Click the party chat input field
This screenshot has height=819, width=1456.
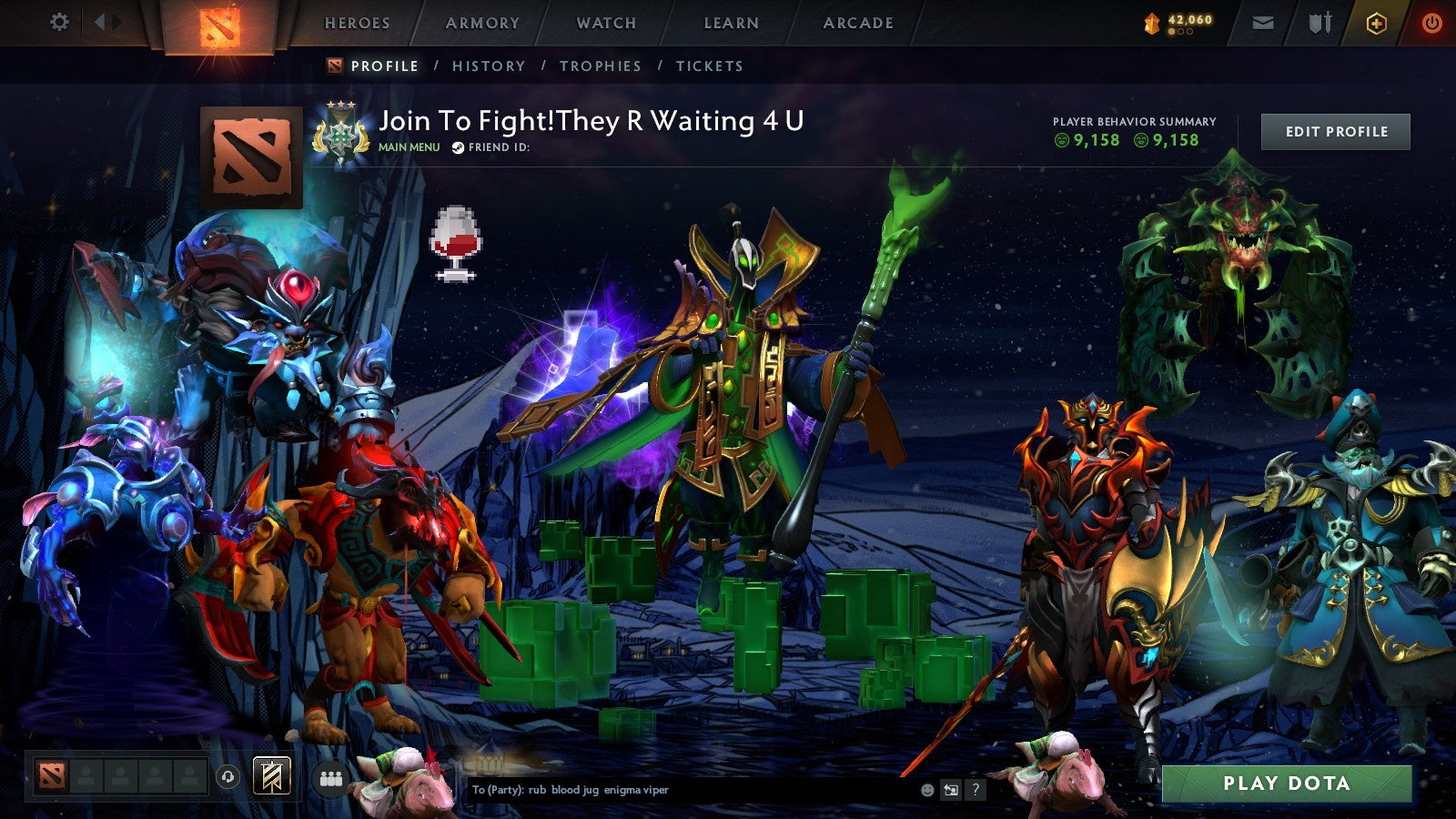(x=682, y=790)
